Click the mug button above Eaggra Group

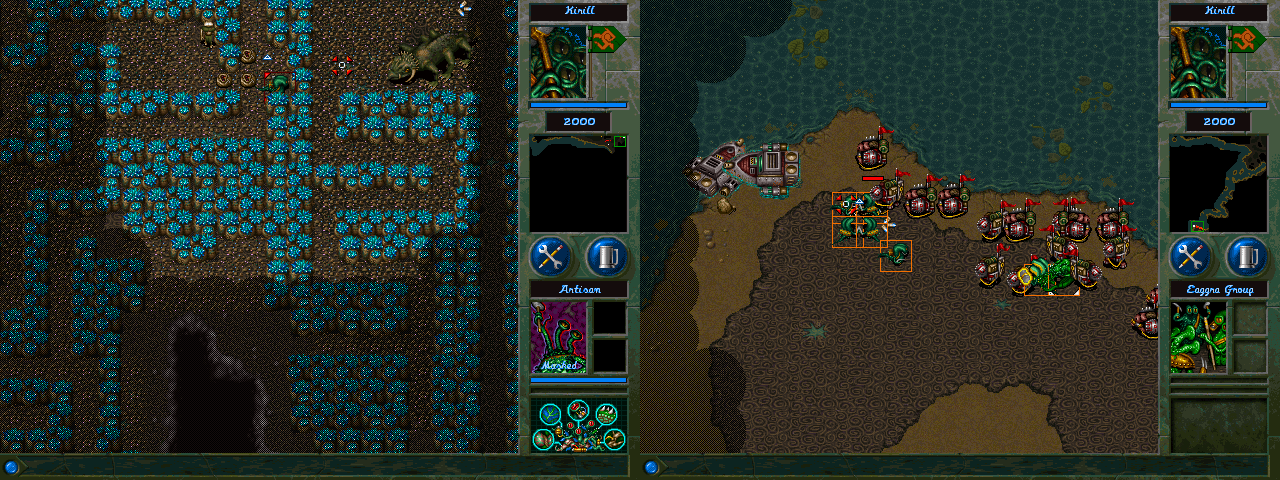pyautogui.click(x=1247, y=257)
